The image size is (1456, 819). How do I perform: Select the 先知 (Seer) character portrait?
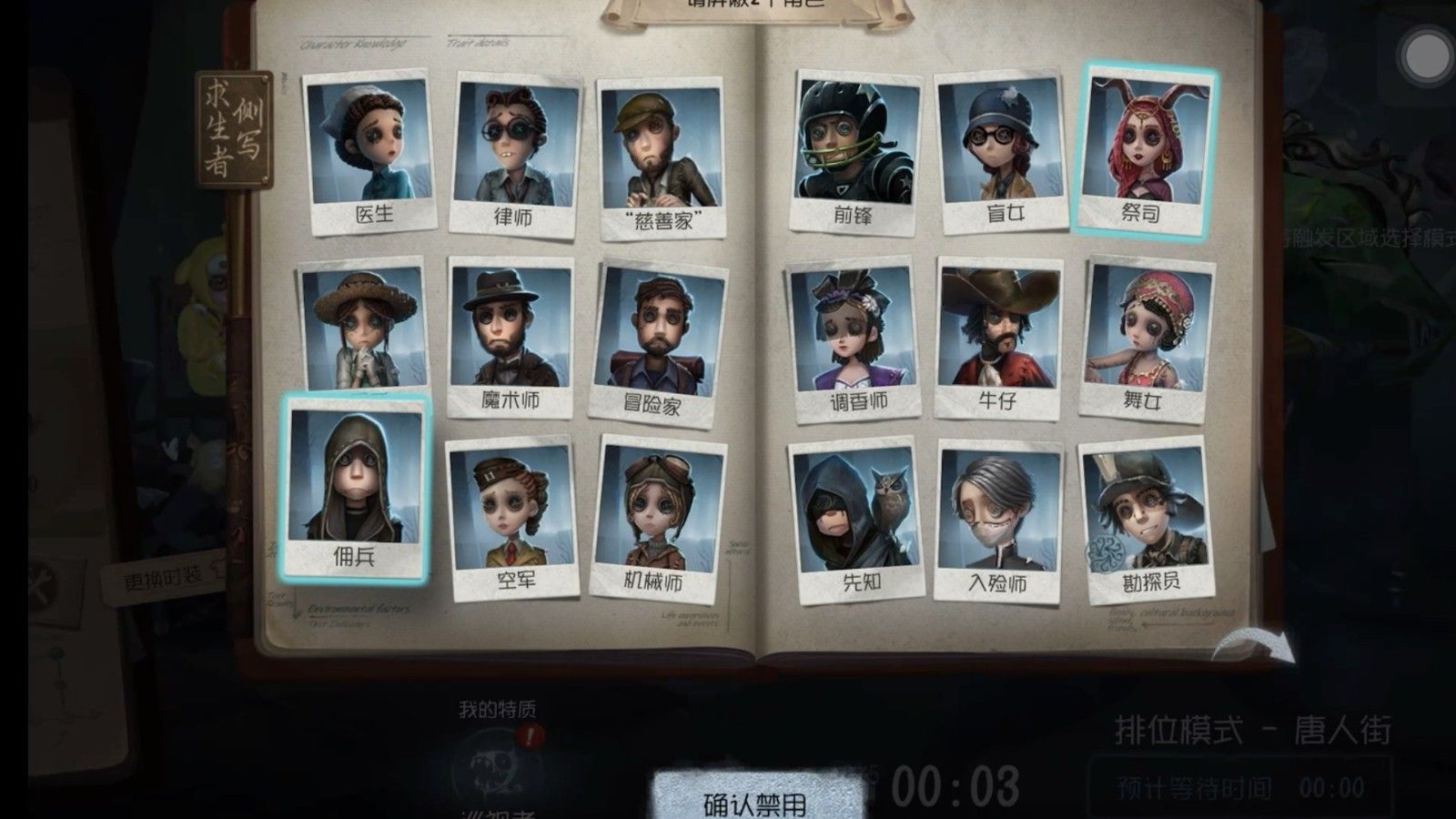pyautogui.click(x=855, y=510)
